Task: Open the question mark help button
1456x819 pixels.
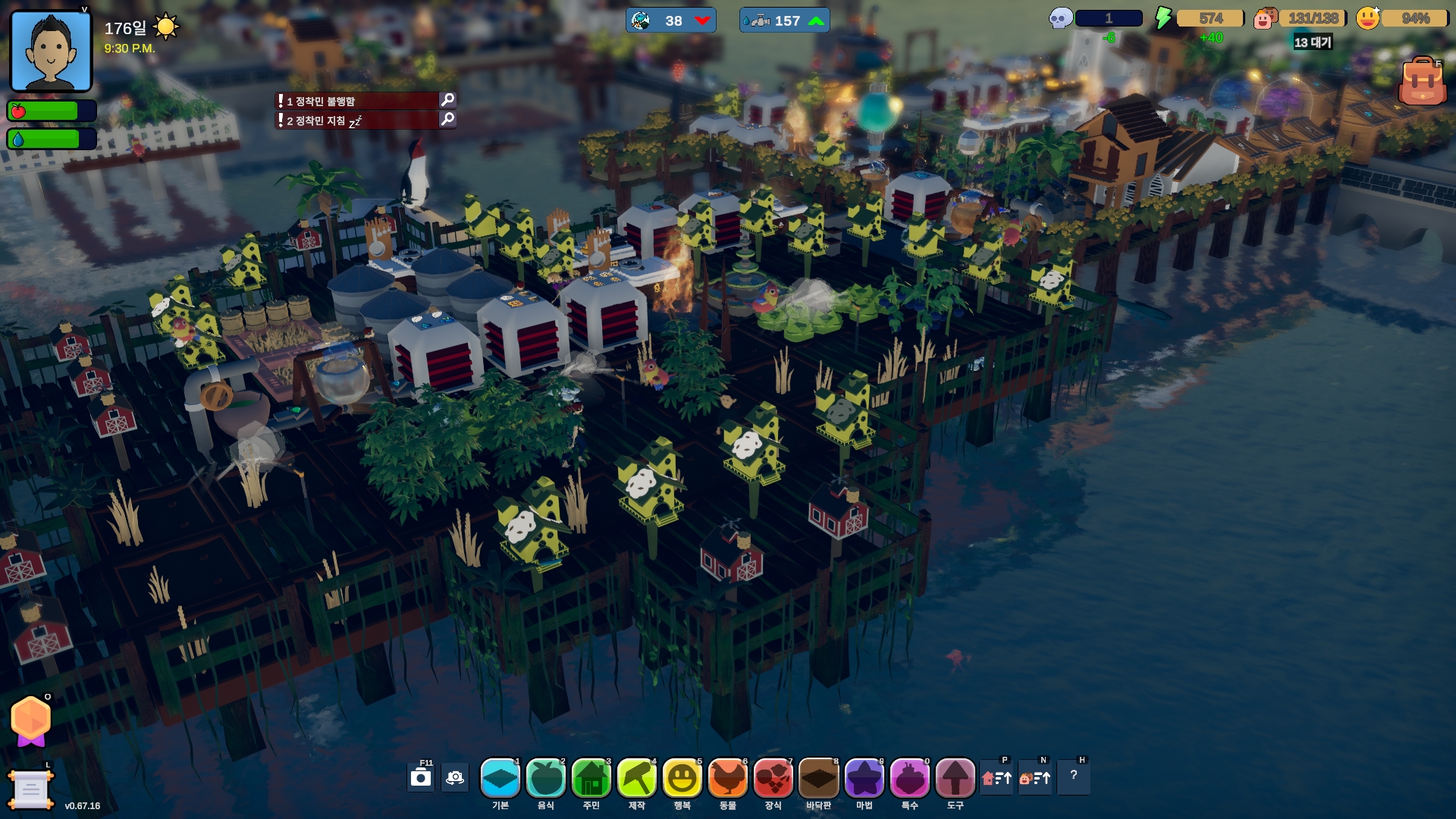Action: pos(1074,776)
